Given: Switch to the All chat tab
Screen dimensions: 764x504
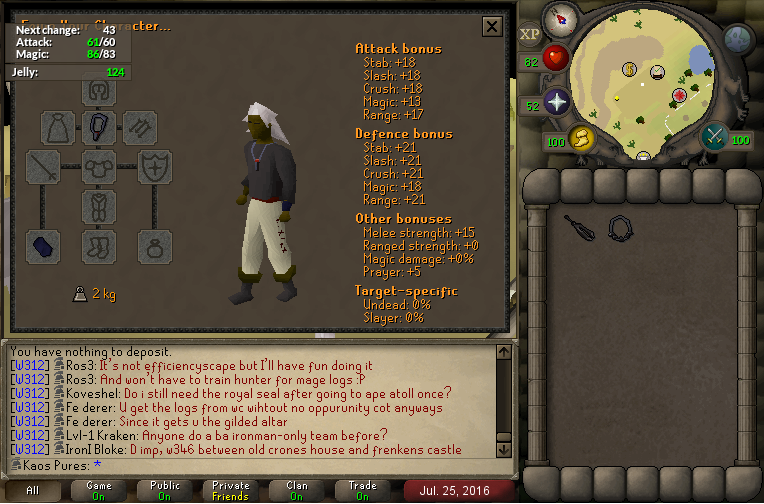Looking at the screenshot, I should tap(33, 491).
